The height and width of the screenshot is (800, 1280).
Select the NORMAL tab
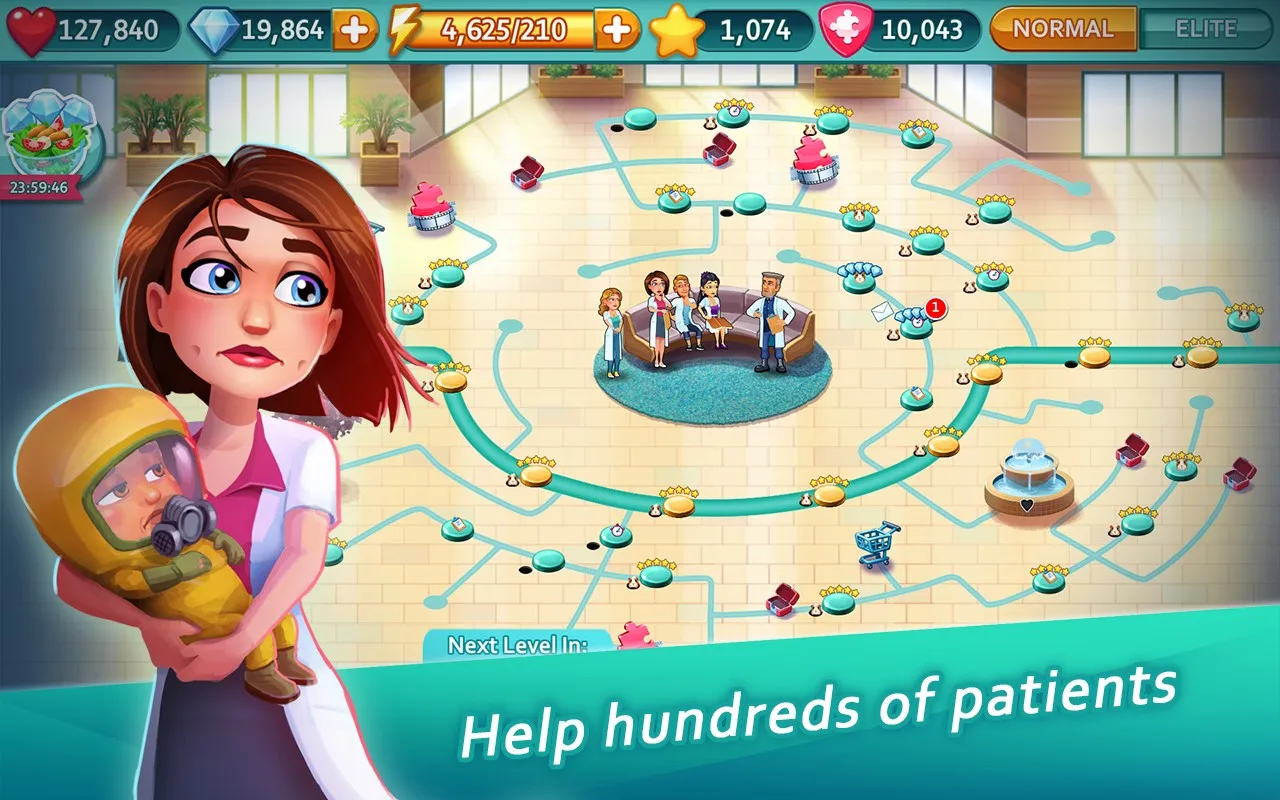tap(1062, 28)
